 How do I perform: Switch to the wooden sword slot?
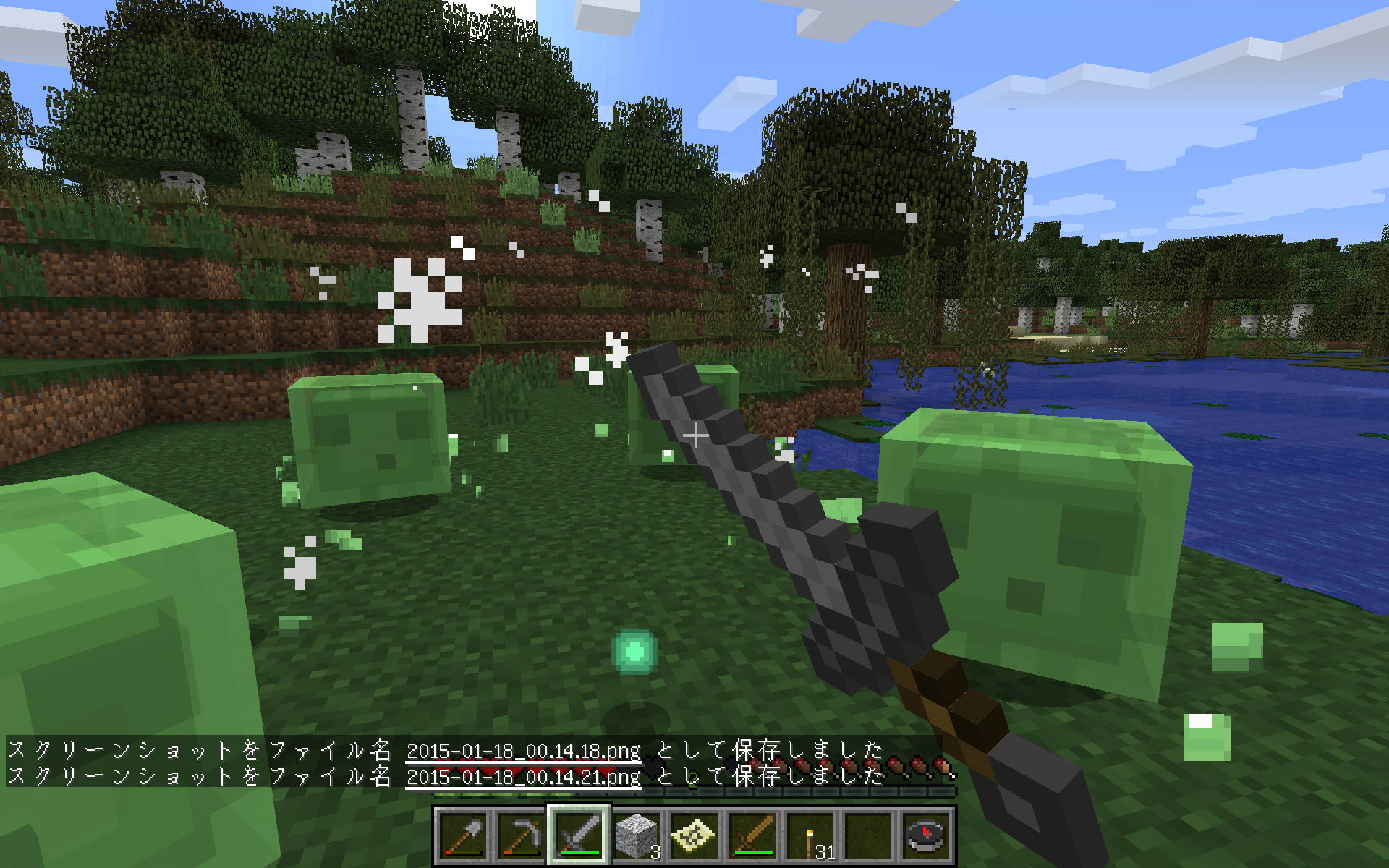752,835
